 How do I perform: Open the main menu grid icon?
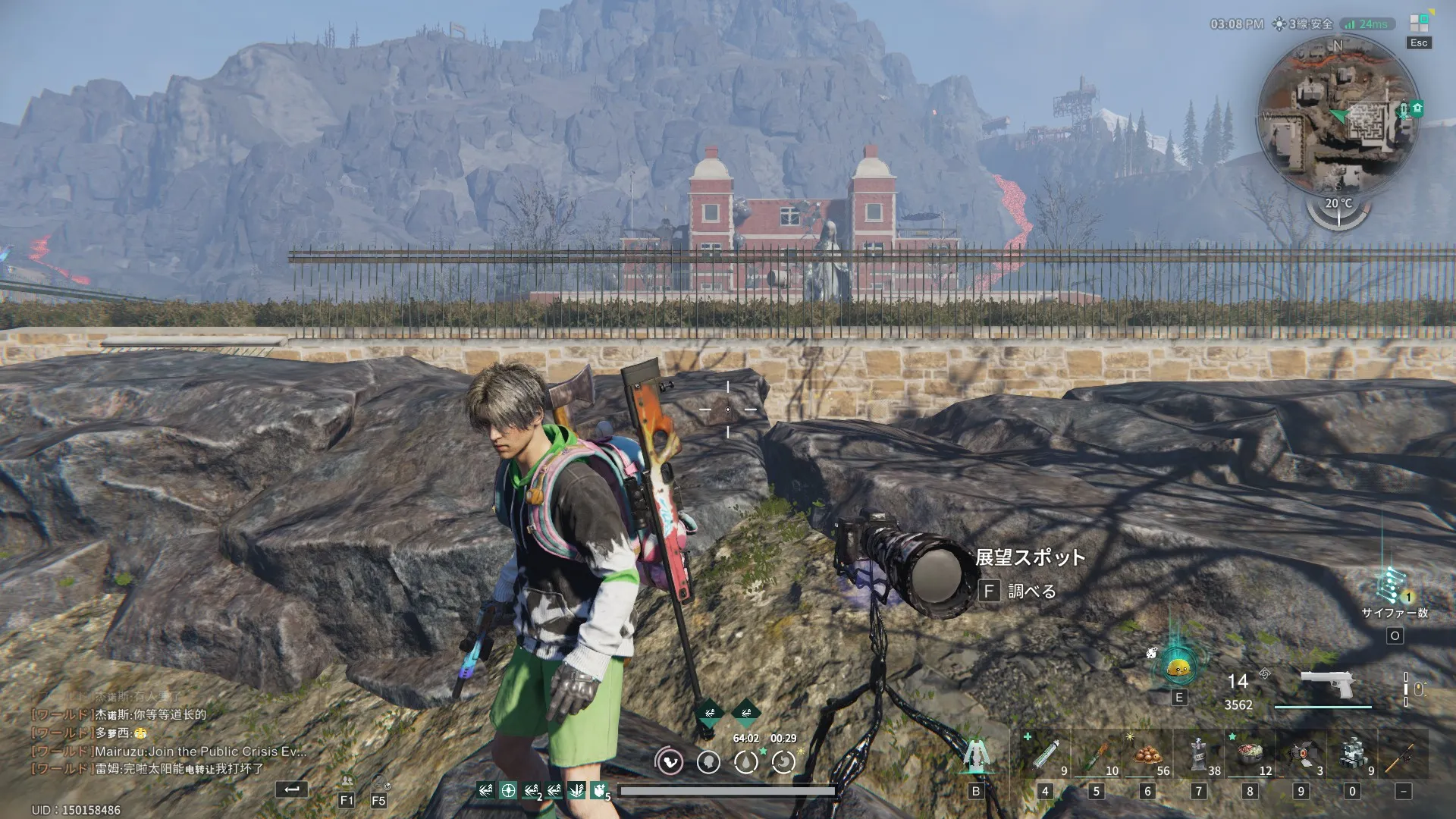click(1419, 23)
